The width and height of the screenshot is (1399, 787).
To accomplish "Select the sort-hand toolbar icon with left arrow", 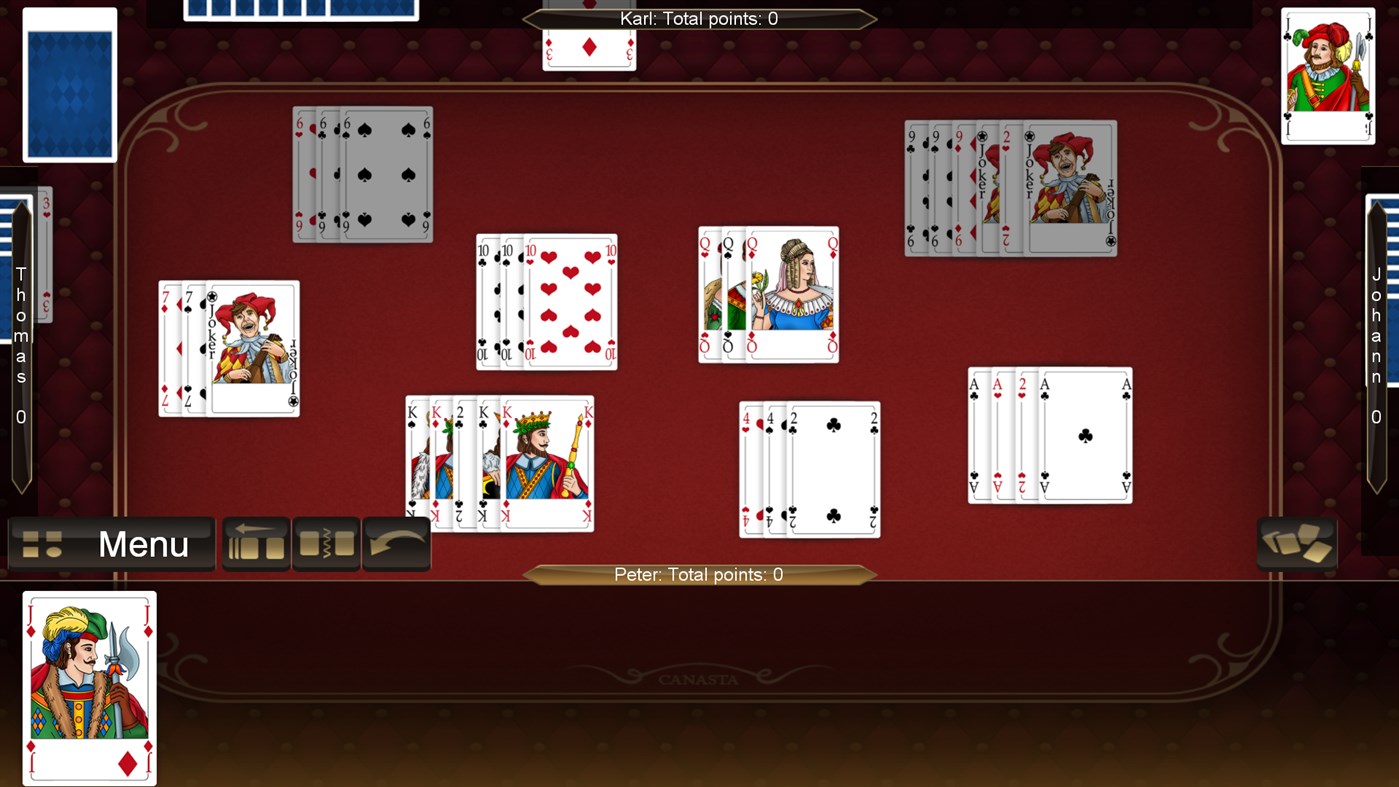I will click(256, 543).
